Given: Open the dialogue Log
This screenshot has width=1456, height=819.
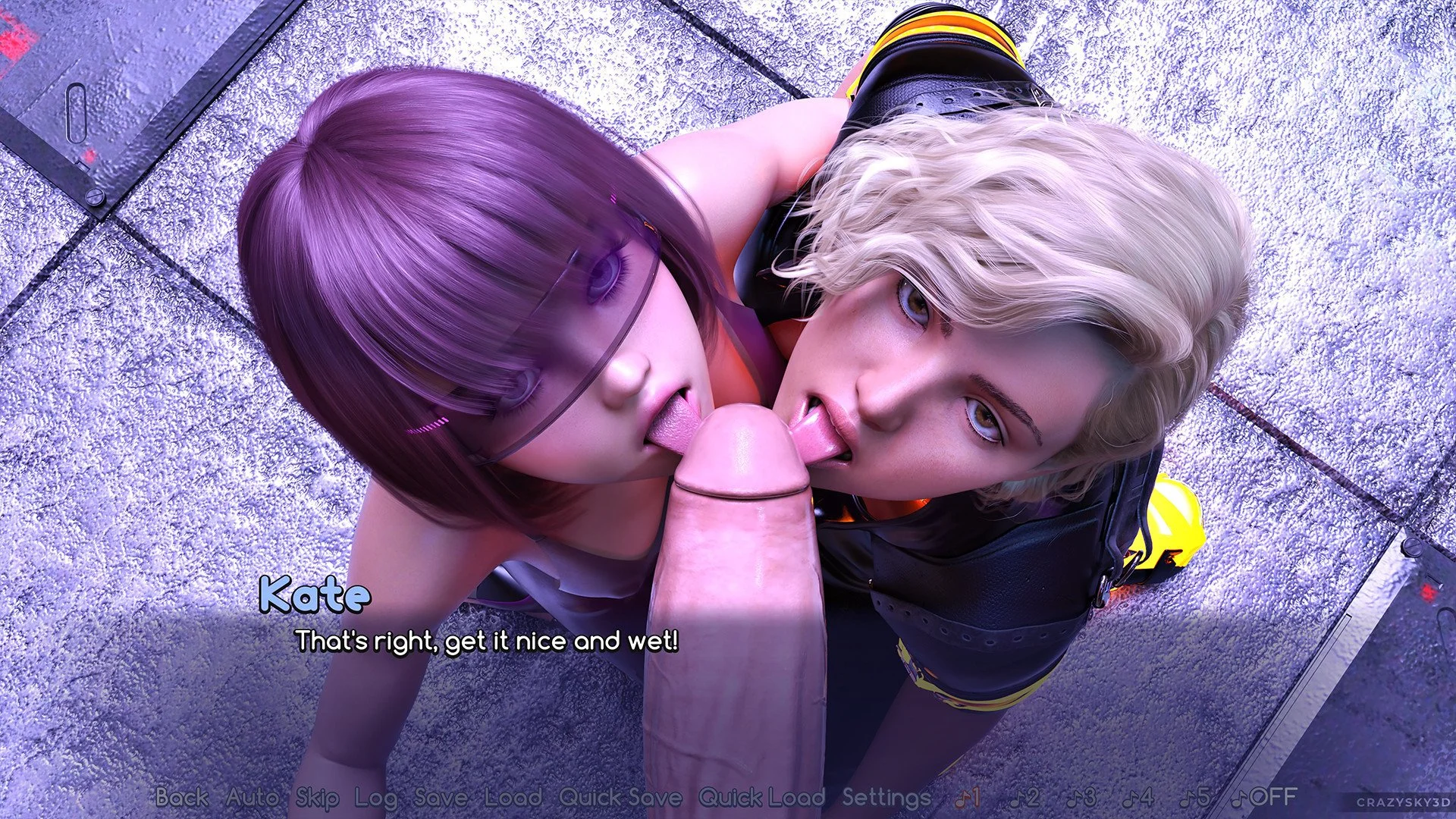Looking at the screenshot, I should [x=376, y=797].
